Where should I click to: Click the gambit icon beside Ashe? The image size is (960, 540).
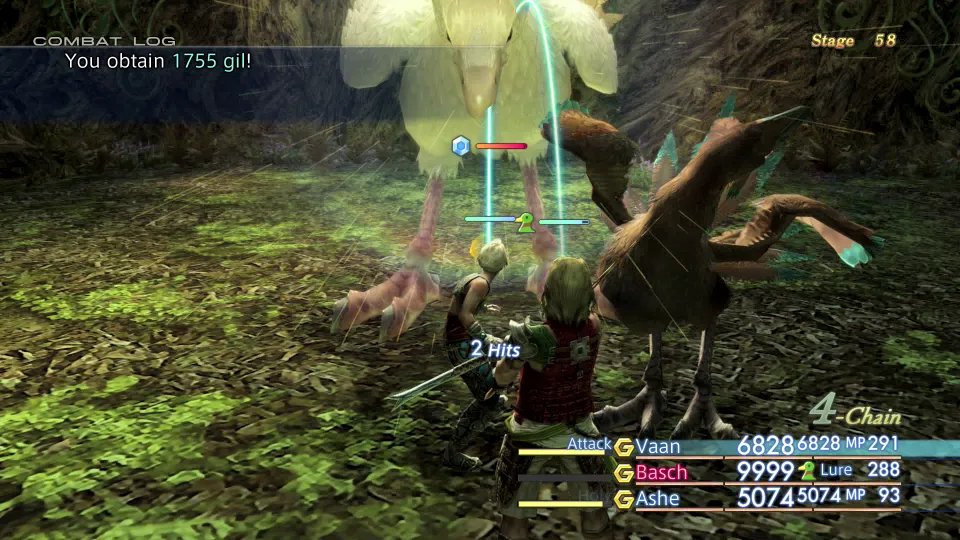coord(624,499)
